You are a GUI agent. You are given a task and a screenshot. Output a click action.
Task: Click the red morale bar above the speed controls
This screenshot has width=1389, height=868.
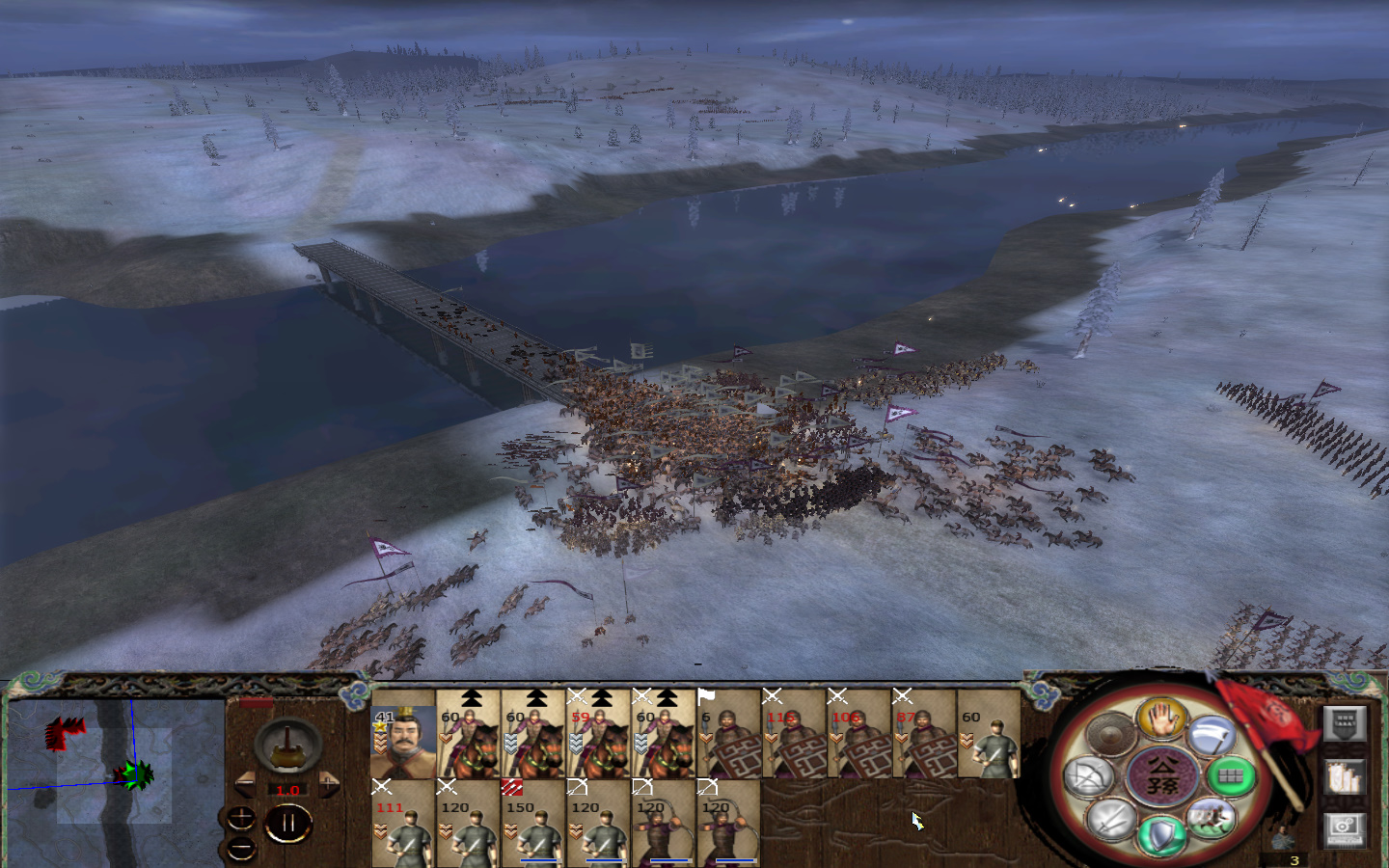(256, 701)
